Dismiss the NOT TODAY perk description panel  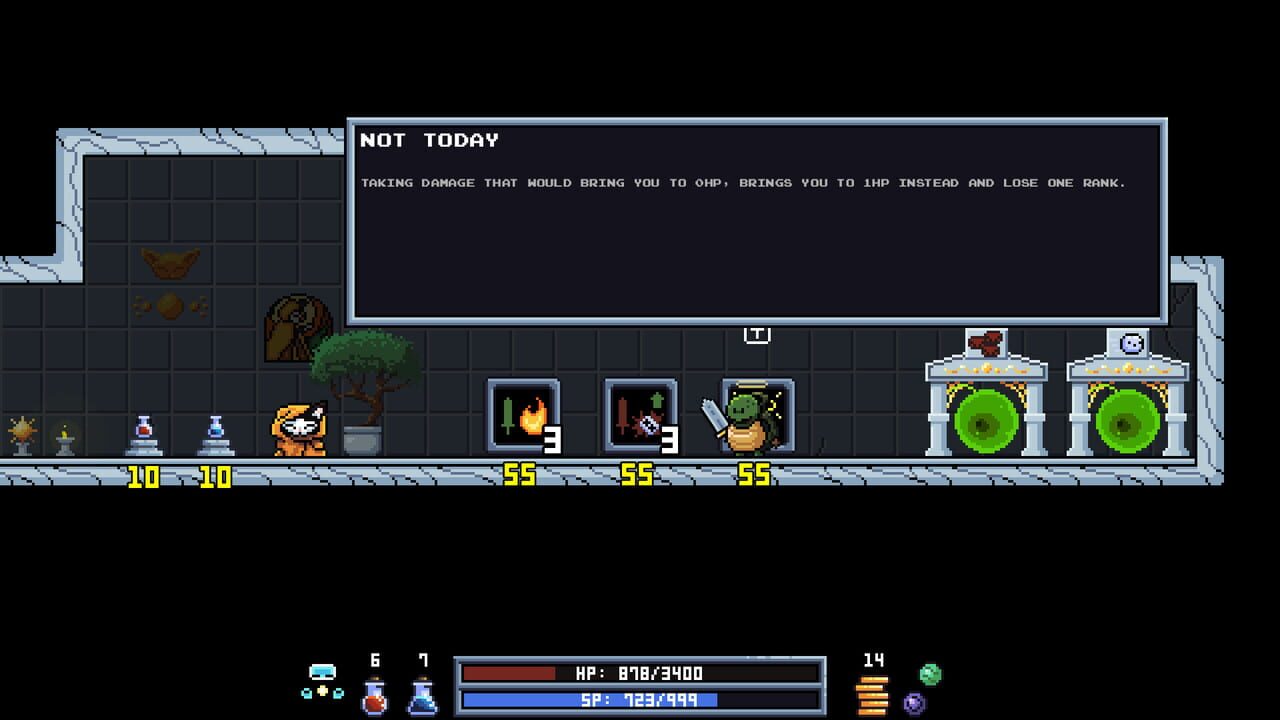757,218
